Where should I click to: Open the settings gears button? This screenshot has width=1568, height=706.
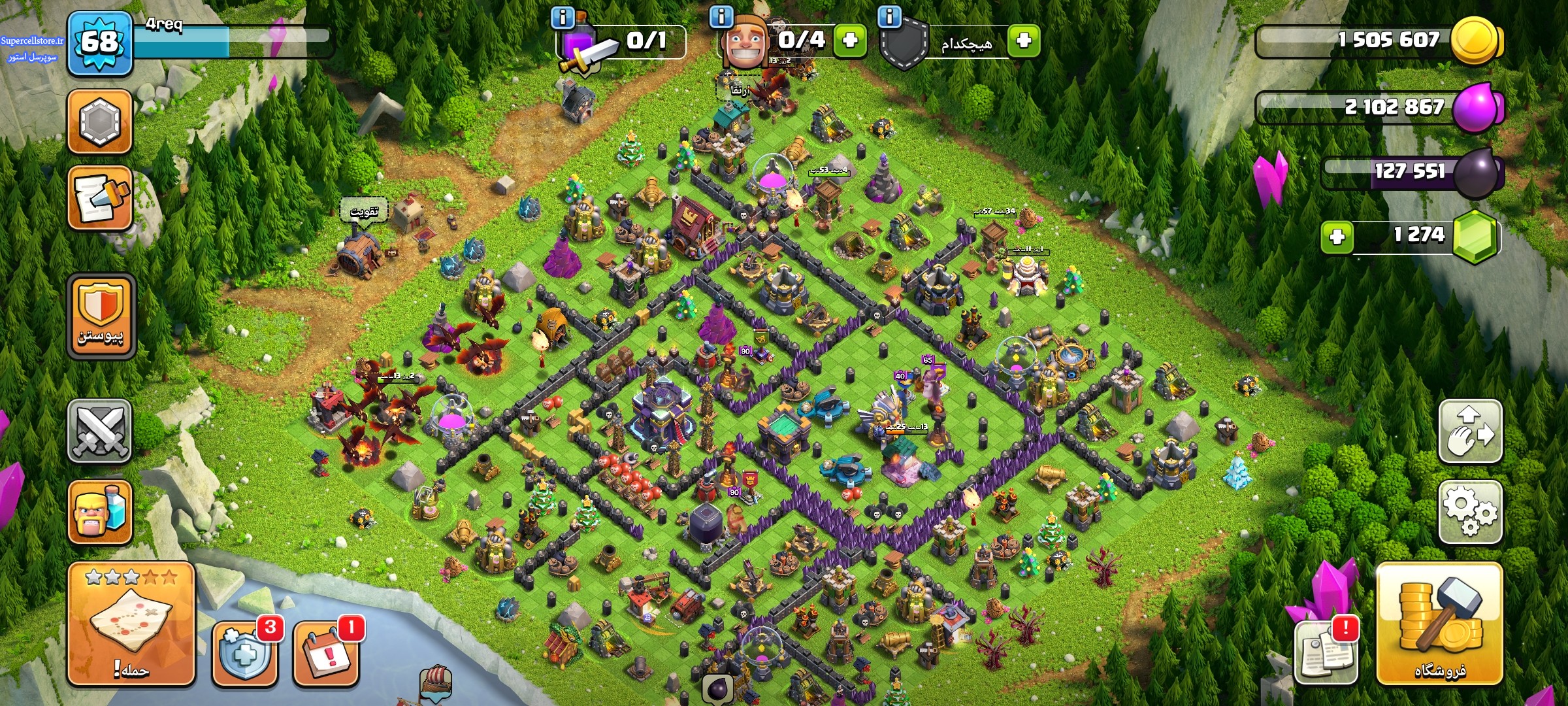[1470, 512]
